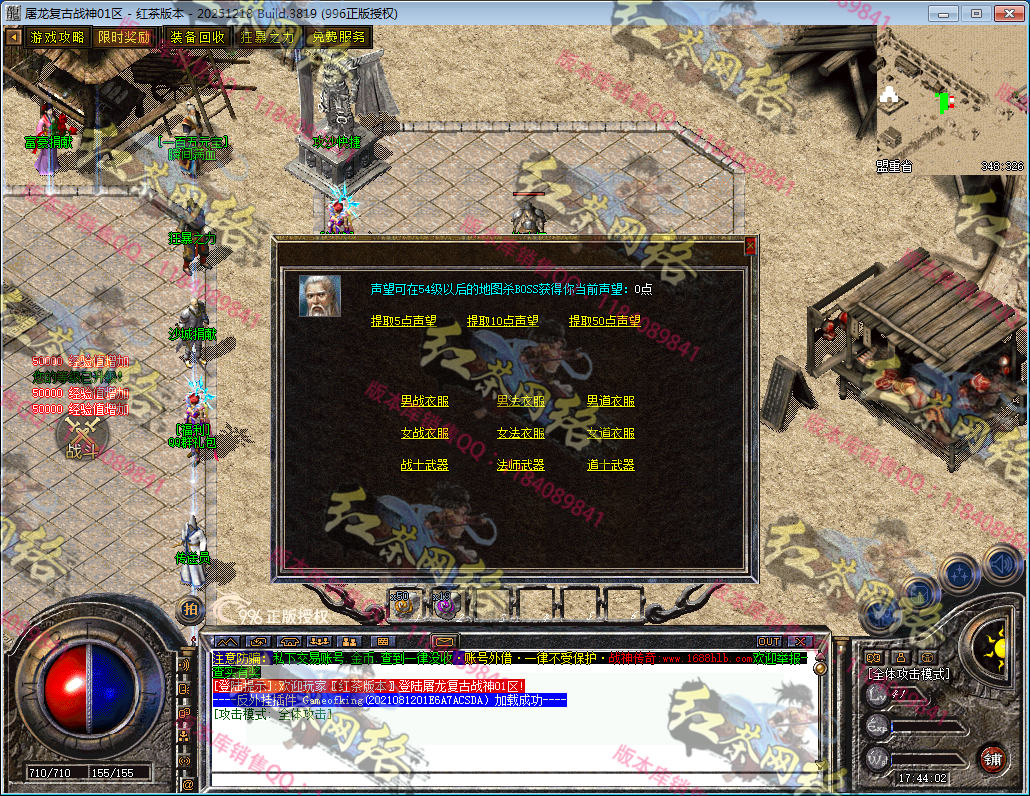Viewport: 1030px width, 796px height.
Task: Select the 女法衣服 option
Action: (x=520, y=433)
